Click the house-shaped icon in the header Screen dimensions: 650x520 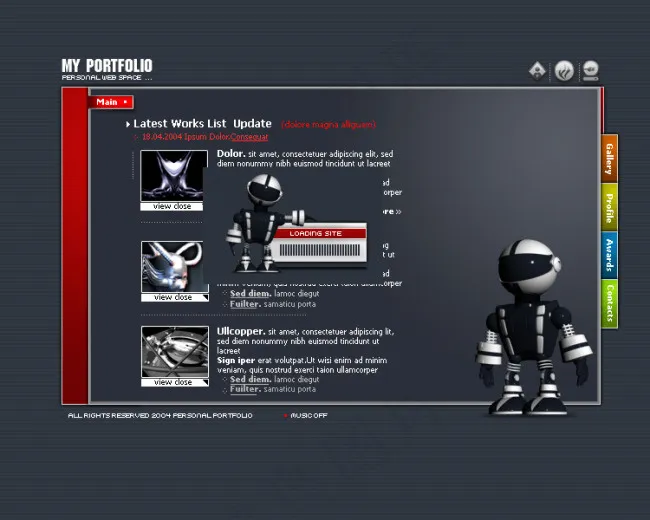coord(538,70)
